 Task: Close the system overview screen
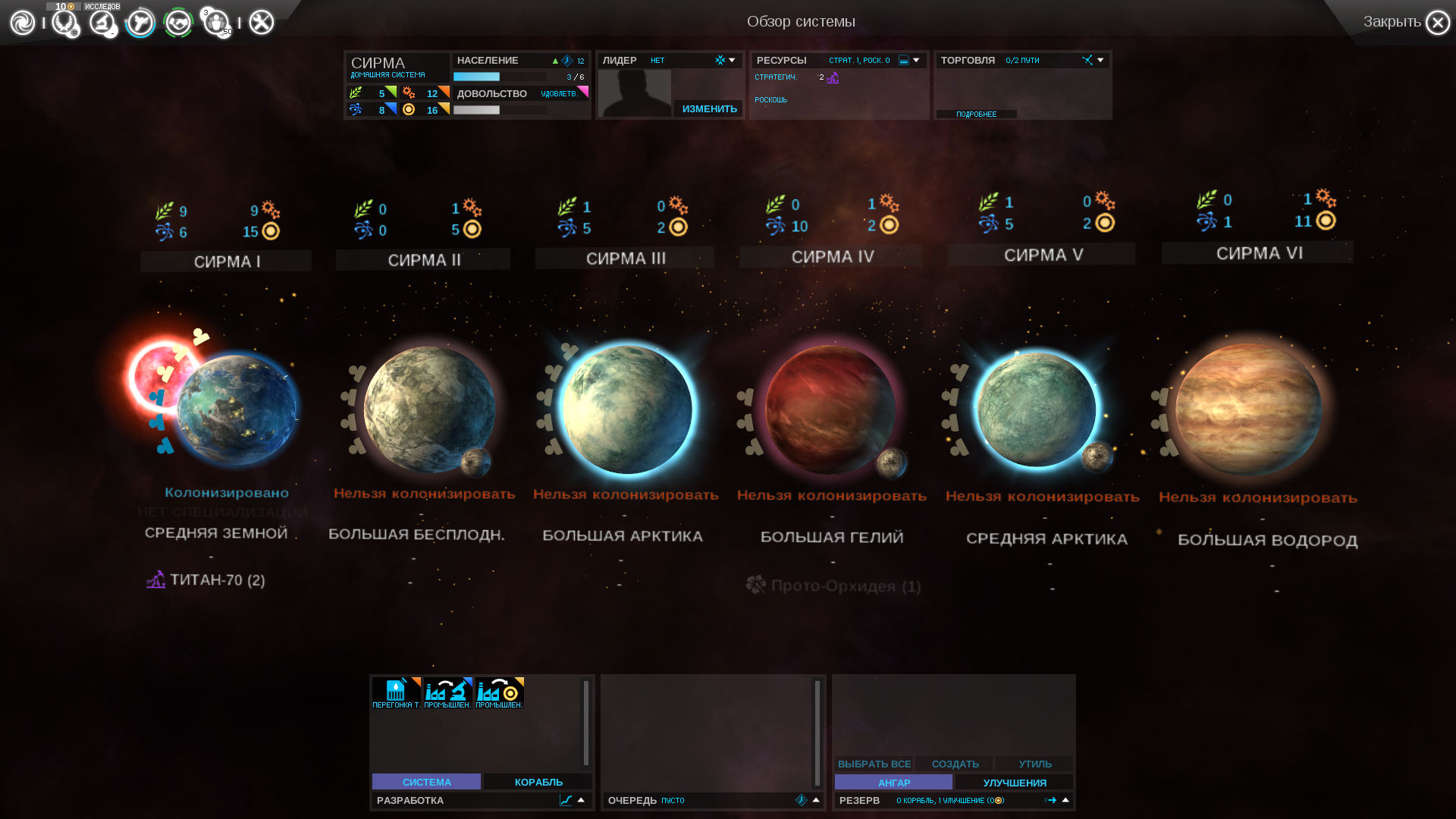tap(1437, 23)
